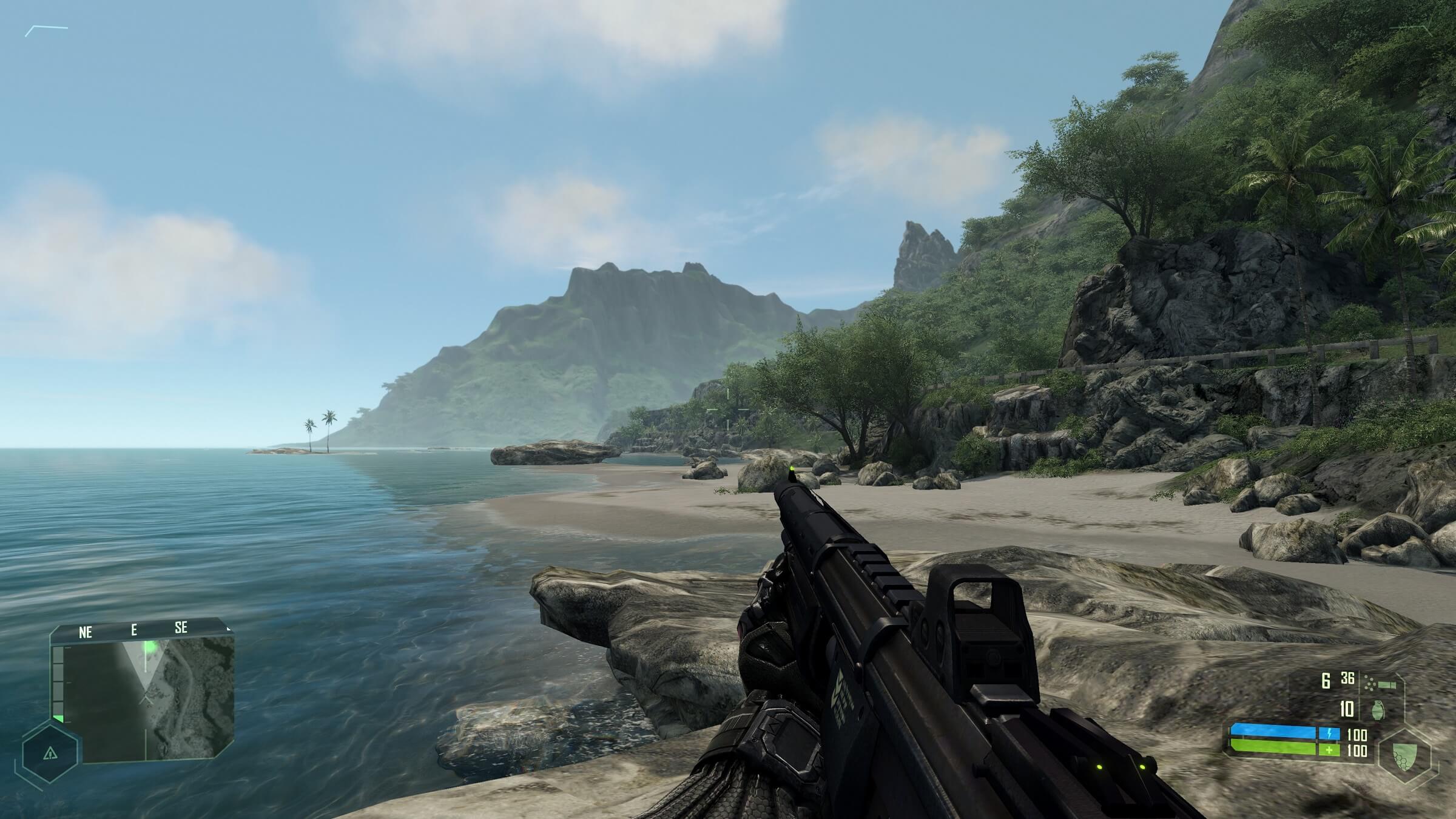Select the hexagonal warning triangle icon
The image size is (1456, 819).
50,753
